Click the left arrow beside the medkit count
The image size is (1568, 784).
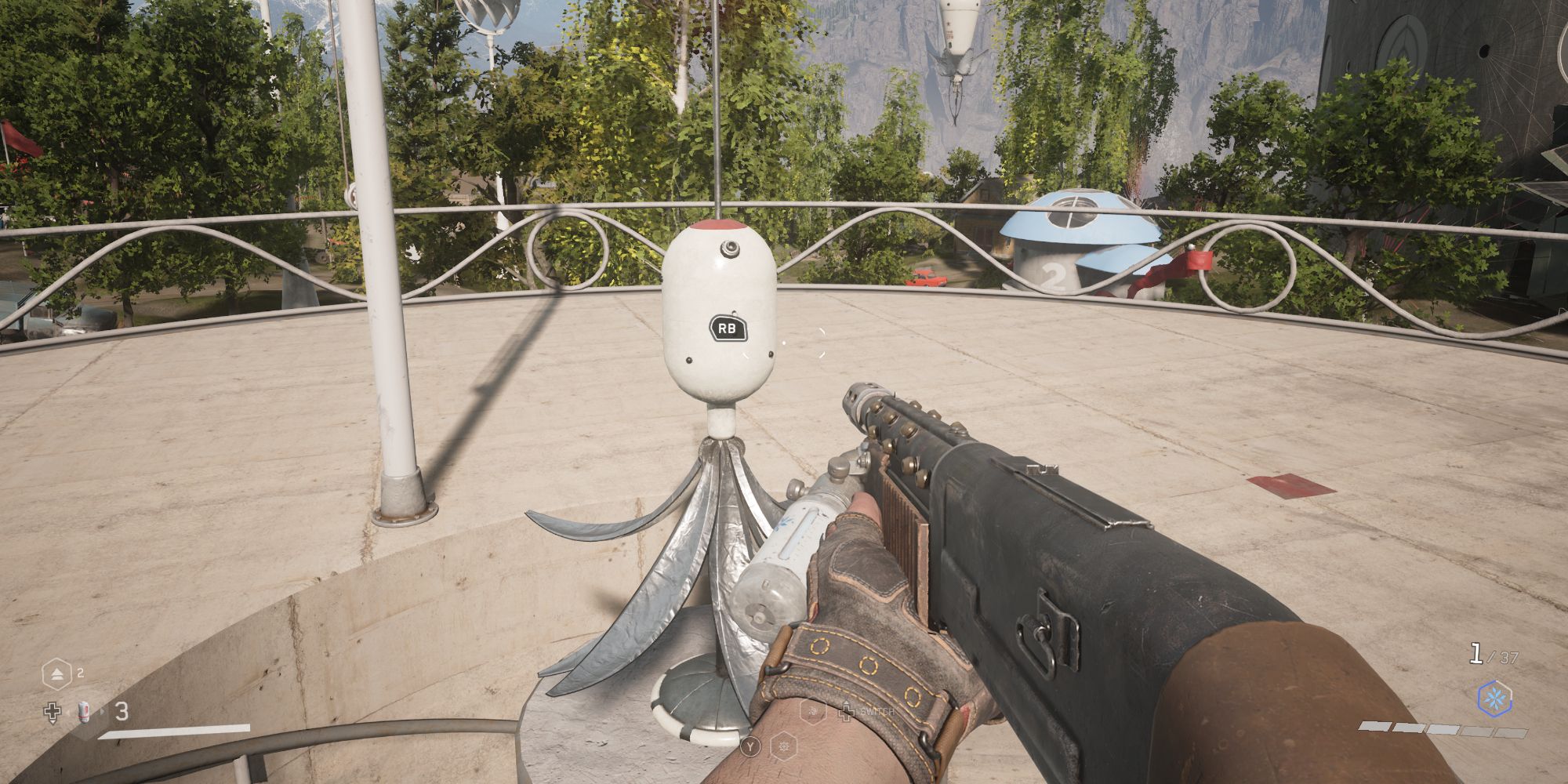pyautogui.click(x=71, y=713)
